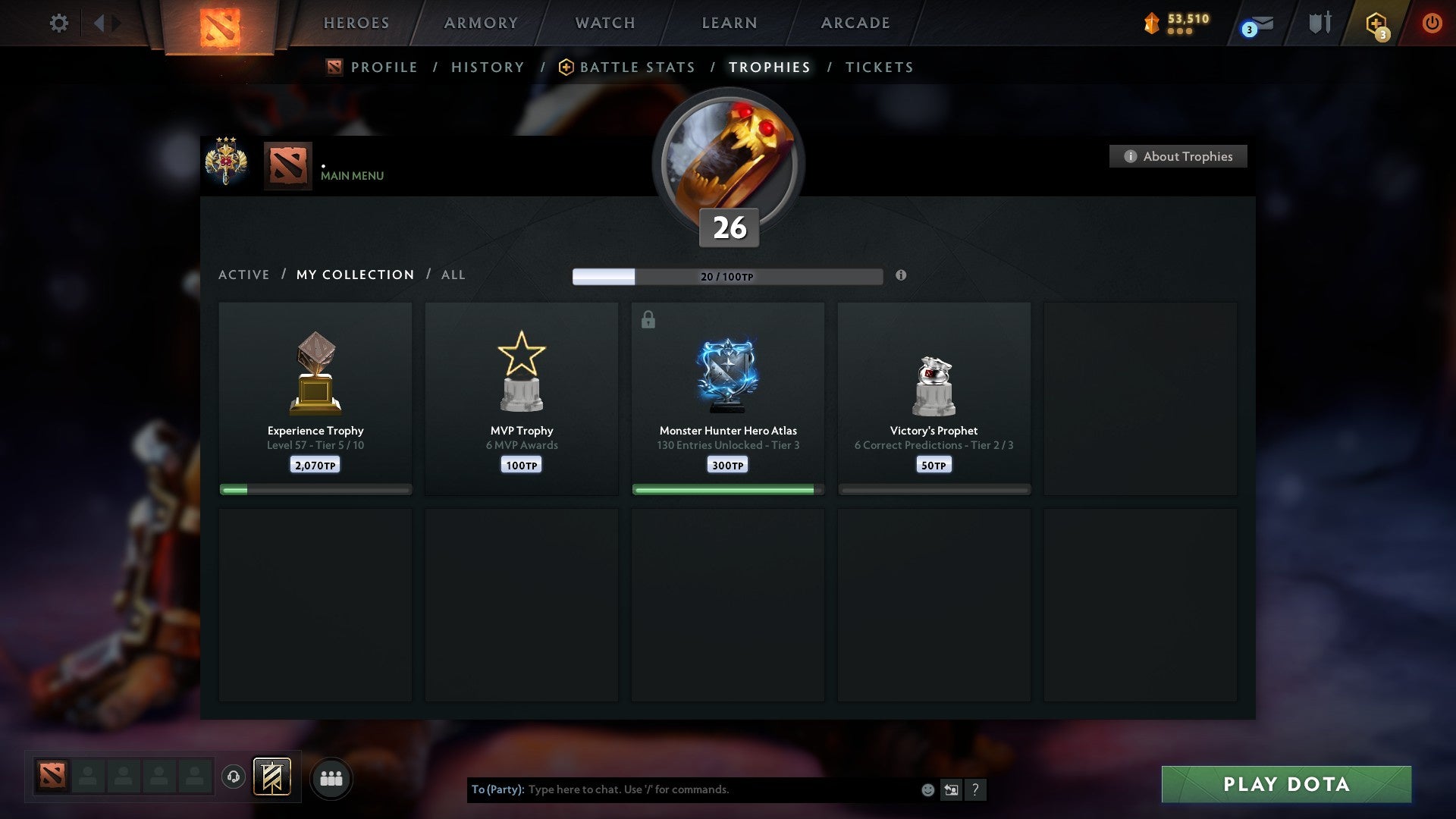This screenshot has width=1456, height=819.
Task: Click the PLAY DOTA button
Action: pyautogui.click(x=1284, y=784)
